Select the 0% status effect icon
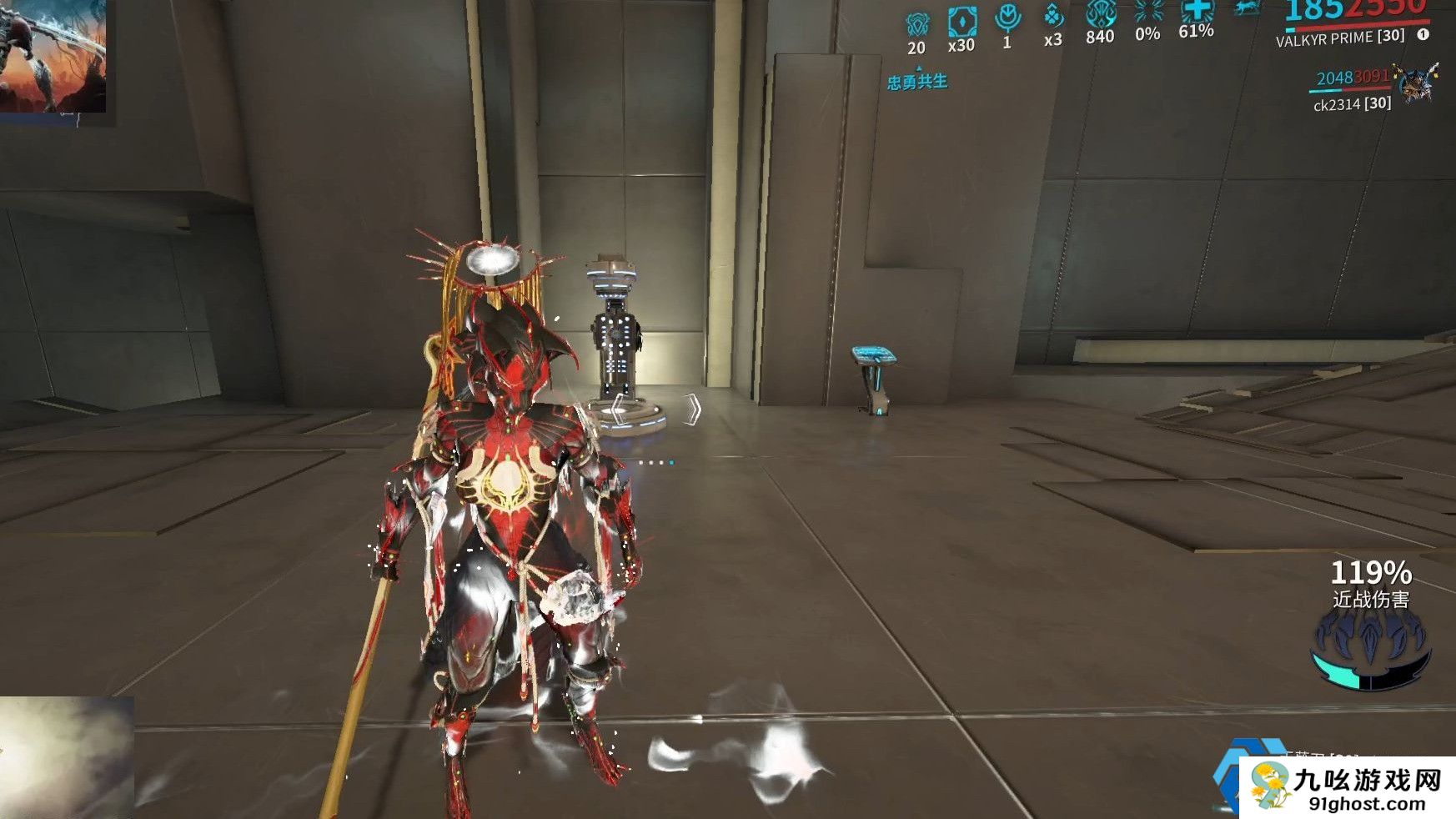Screen dimensions: 1456x819 [x=1147, y=12]
